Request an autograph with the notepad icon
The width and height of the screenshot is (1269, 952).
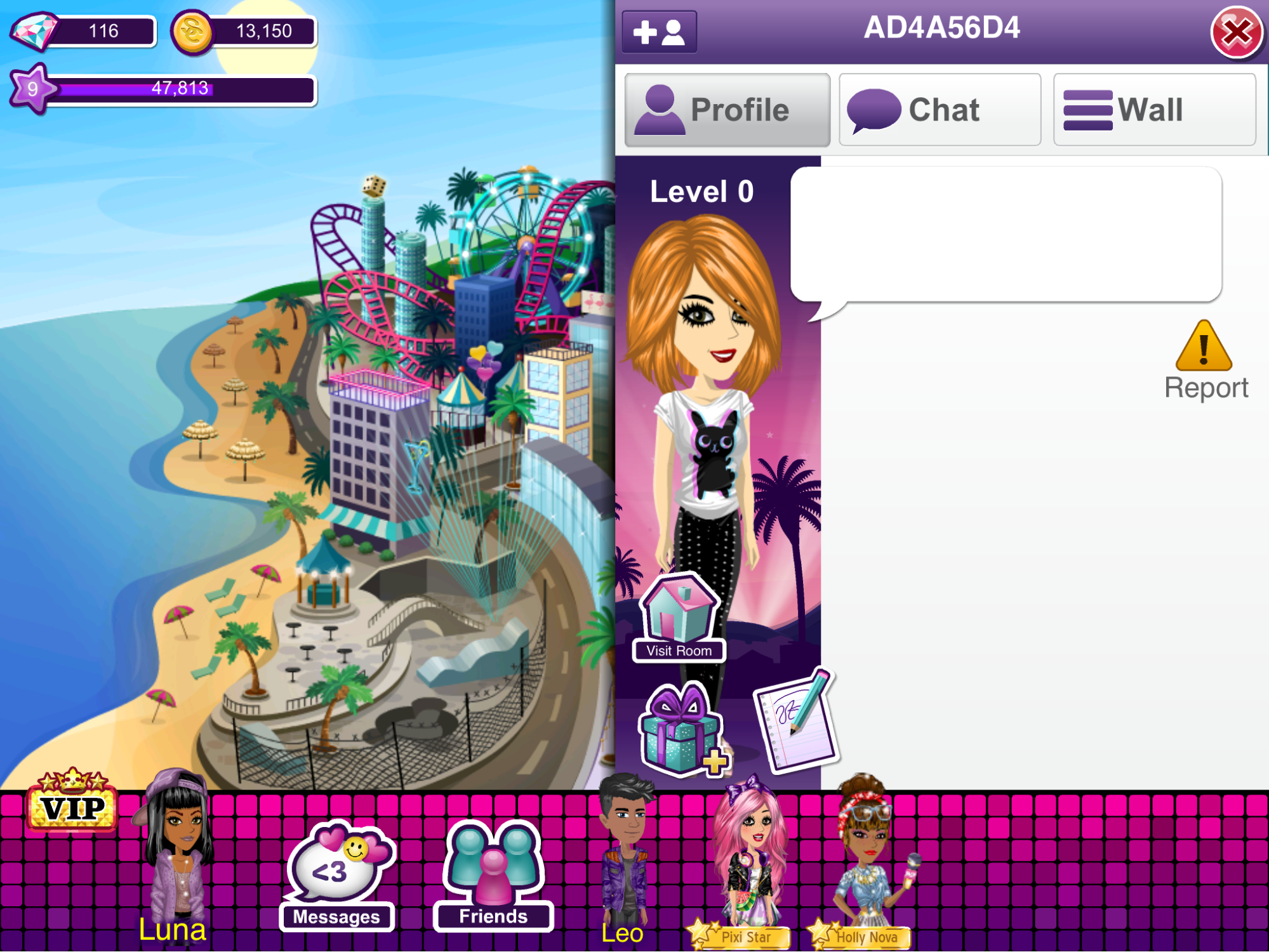click(797, 720)
